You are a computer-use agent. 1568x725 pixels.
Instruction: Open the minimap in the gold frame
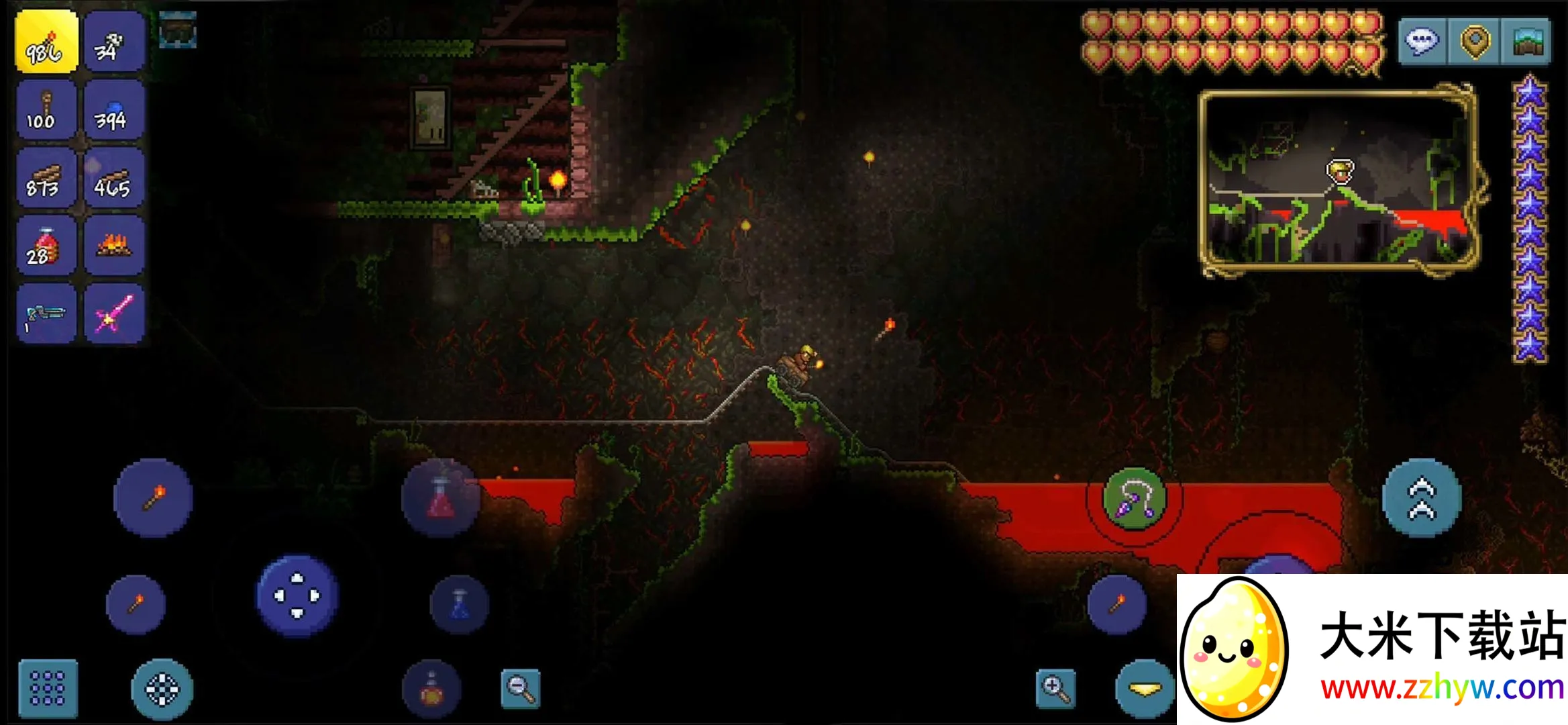point(1339,181)
